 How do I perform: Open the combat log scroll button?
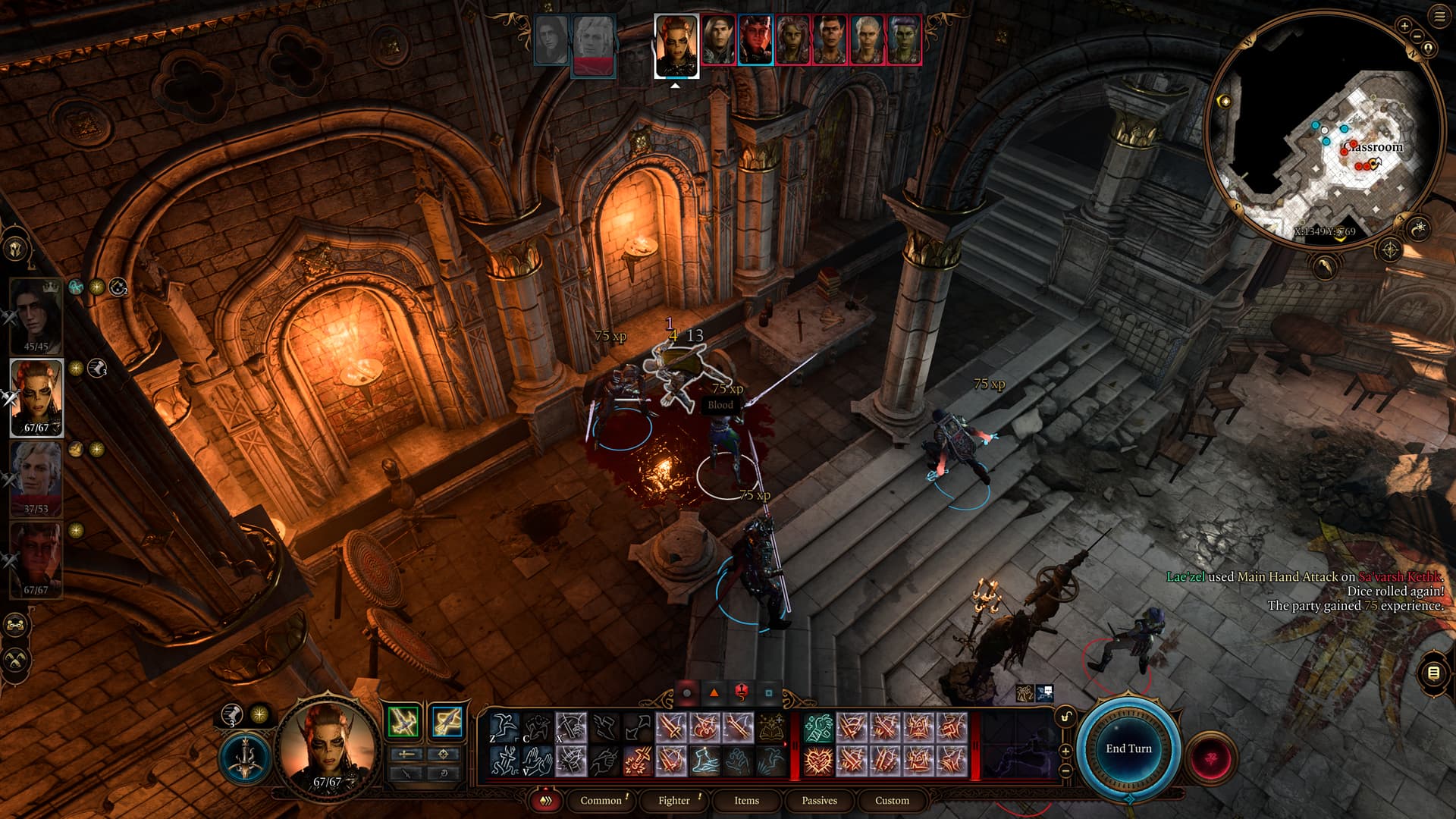pyautogui.click(x=1432, y=673)
